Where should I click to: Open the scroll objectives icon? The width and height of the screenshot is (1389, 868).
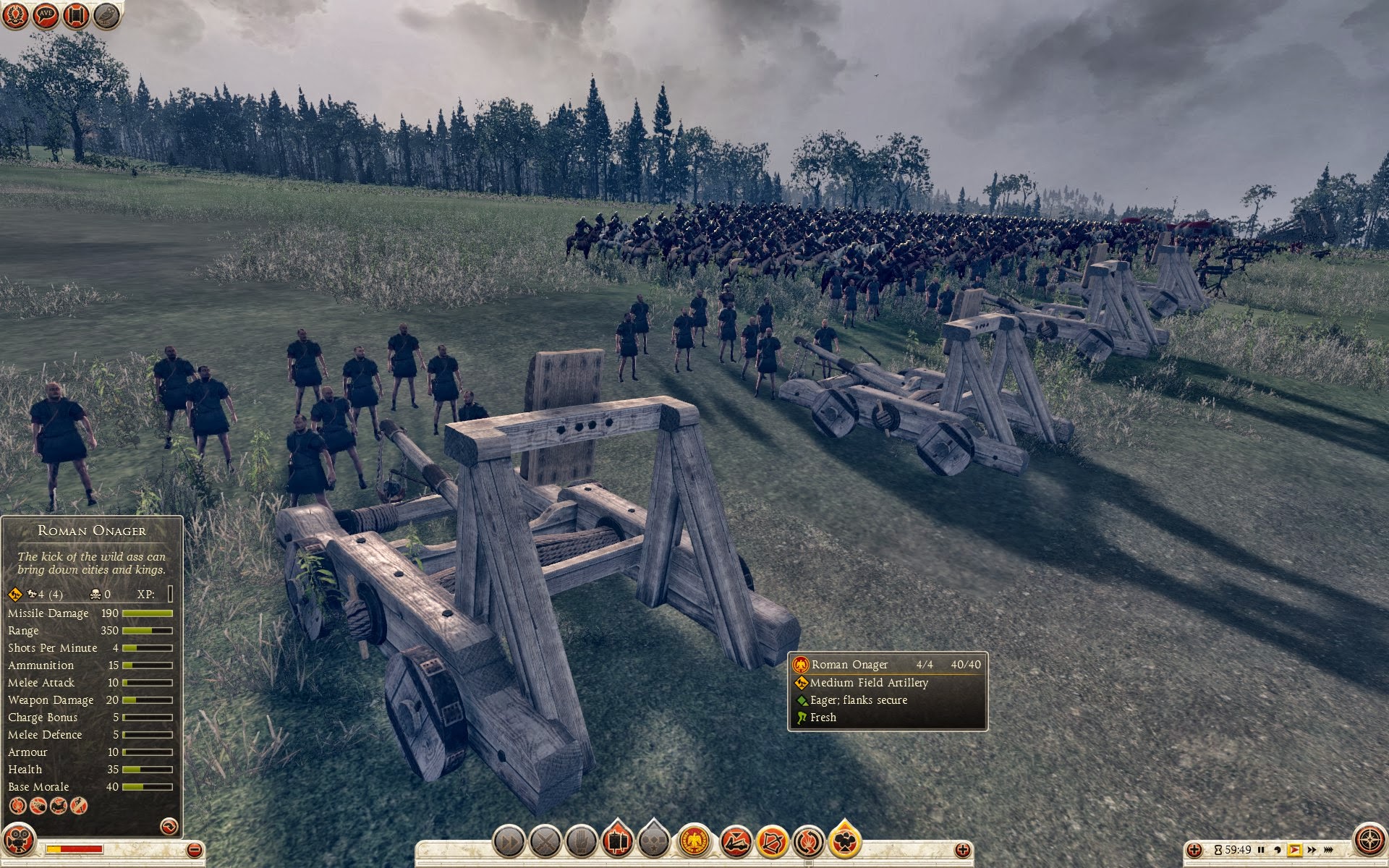[x=77, y=15]
